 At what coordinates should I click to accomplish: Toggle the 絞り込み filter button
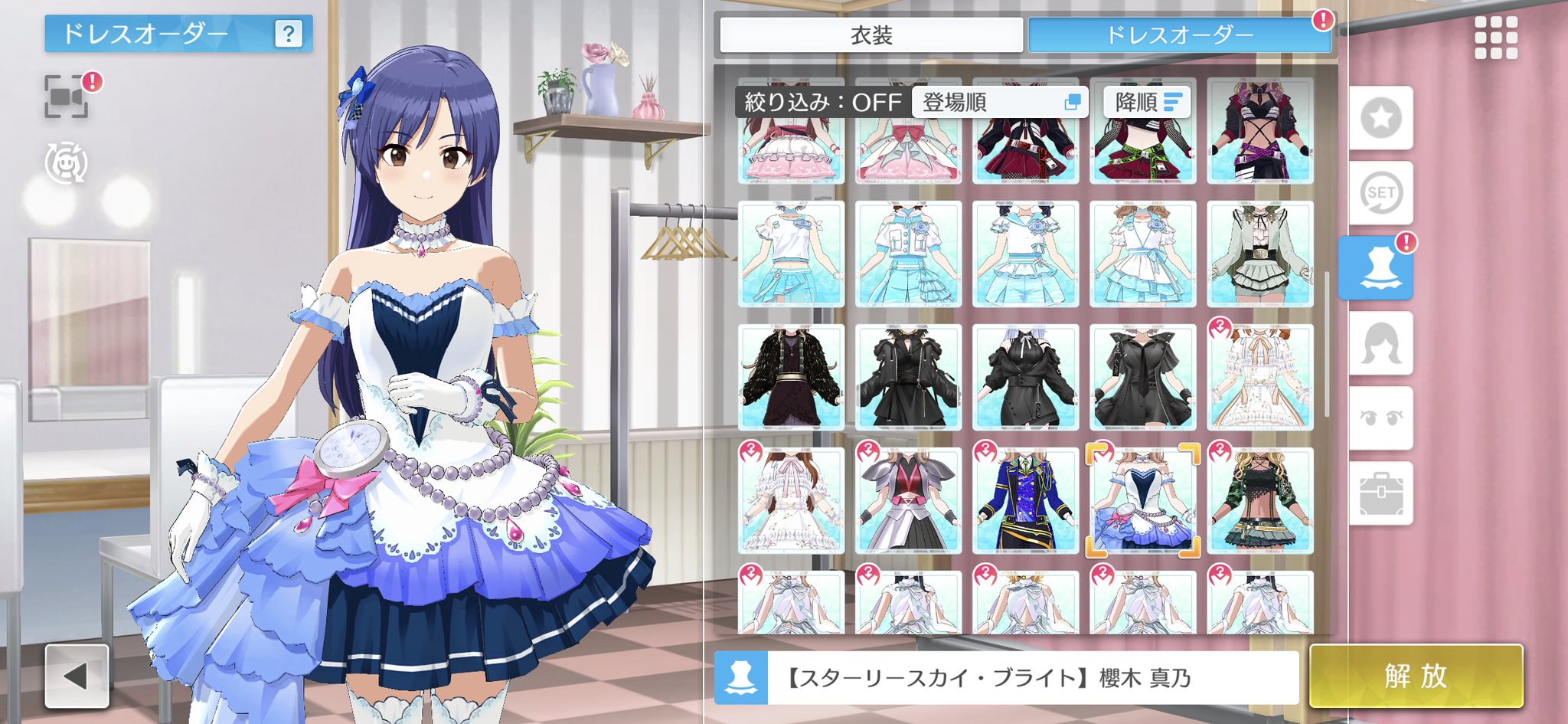click(822, 102)
